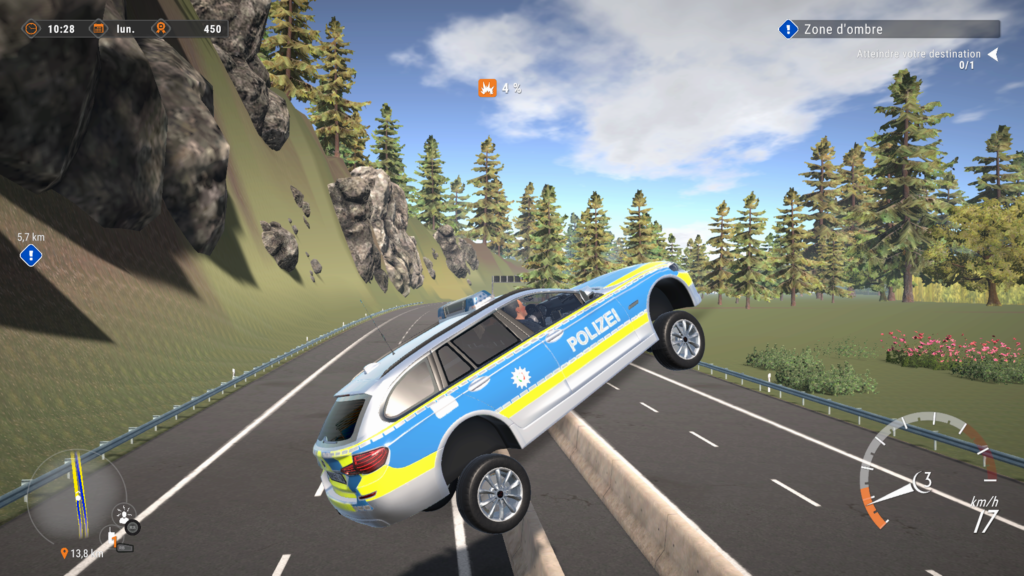Activate the siren officer icon beside the minimap
This screenshot has width=1024, height=576.
click(x=125, y=515)
